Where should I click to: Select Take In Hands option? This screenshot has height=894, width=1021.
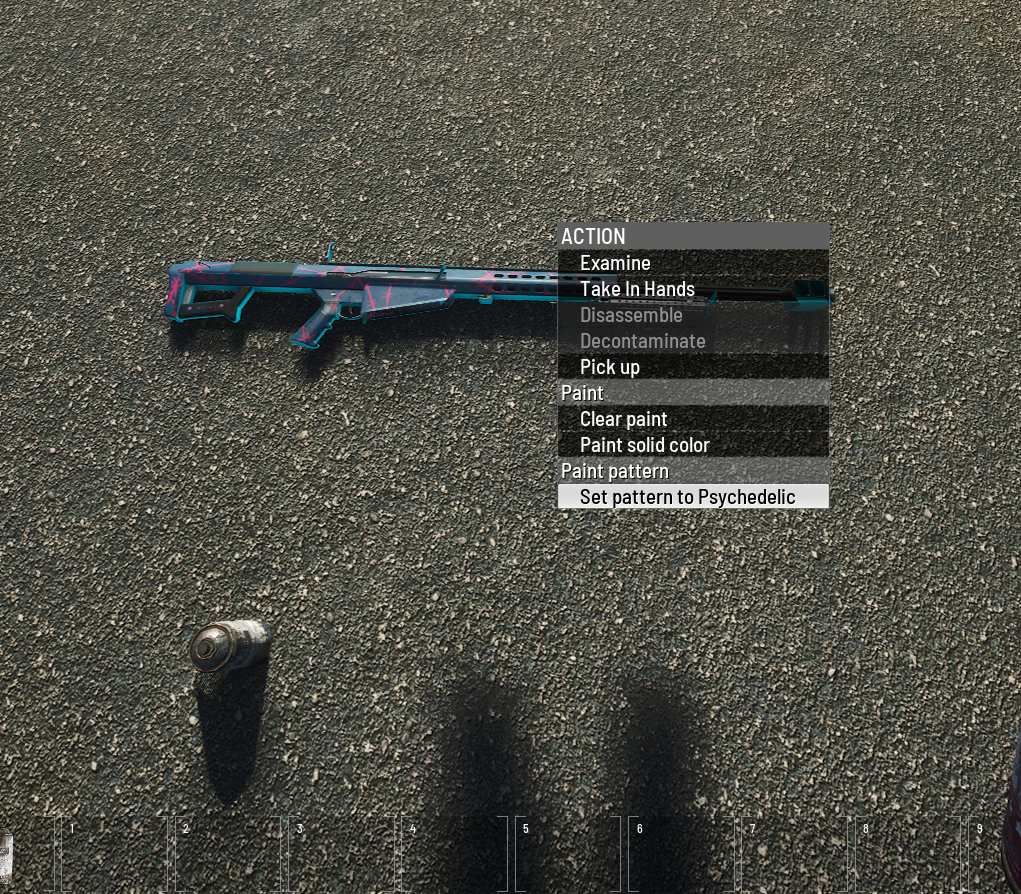637,289
